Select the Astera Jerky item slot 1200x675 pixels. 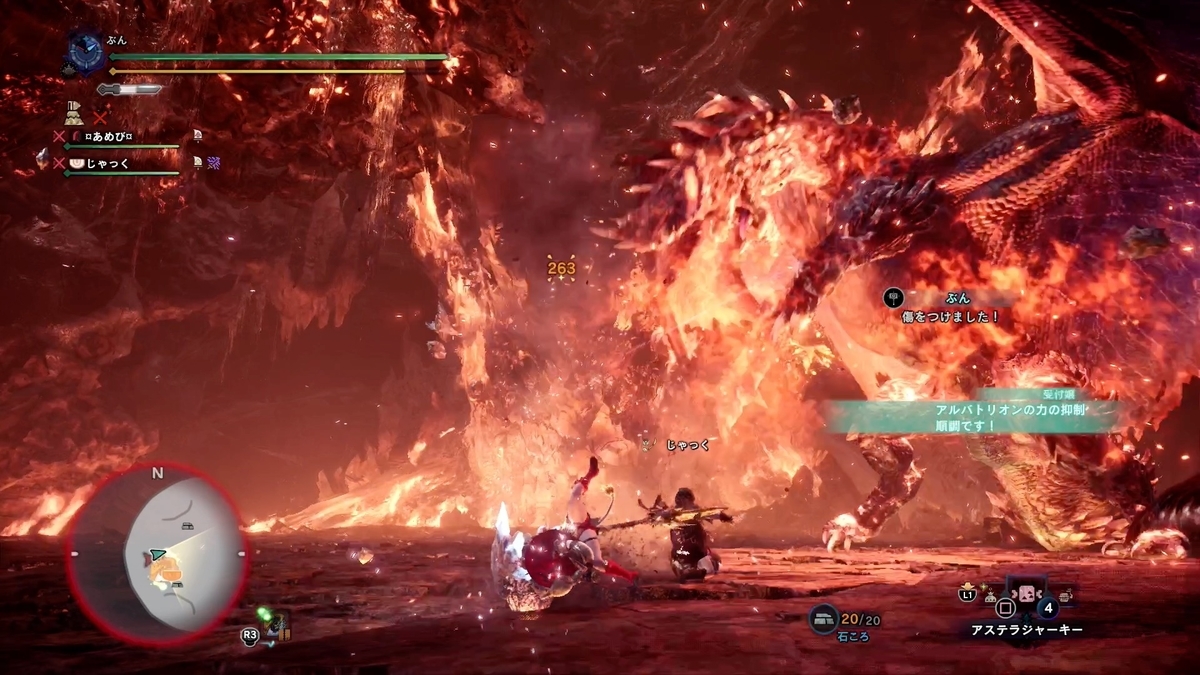click(x=1026, y=592)
